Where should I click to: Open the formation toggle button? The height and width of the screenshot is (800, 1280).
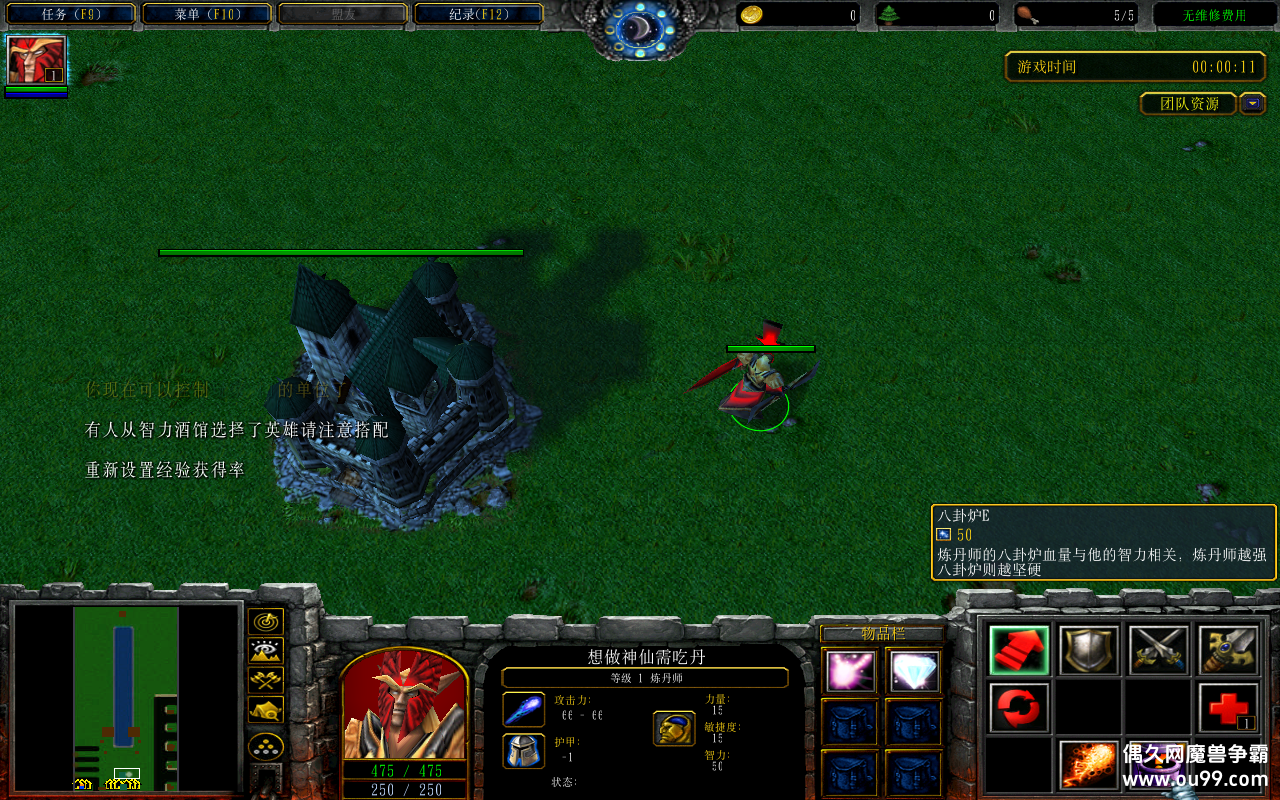[x=265, y=746]
